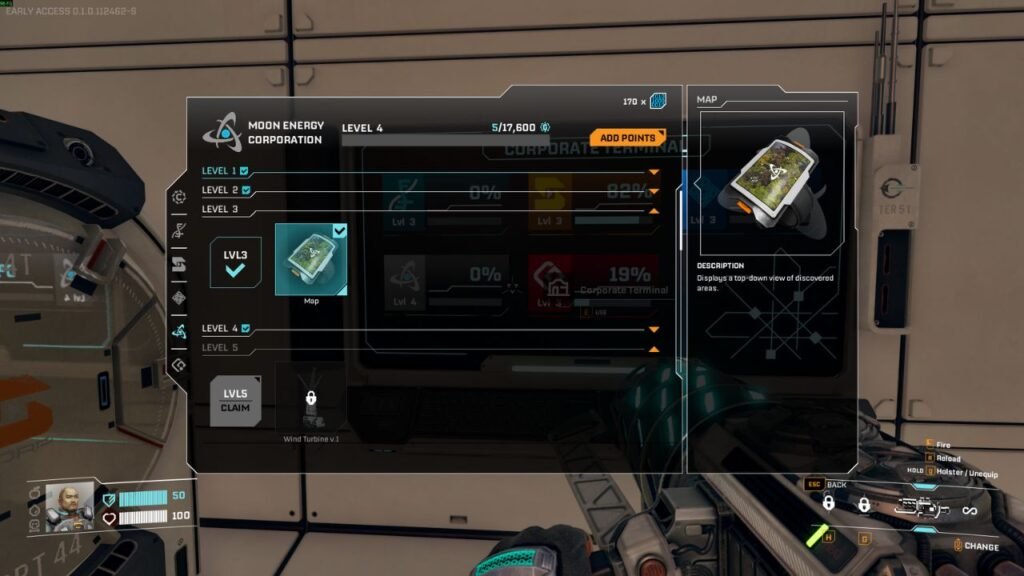Click the LVL3 completed badge
Screen dimensions: 1024x576
pos(236,262)
